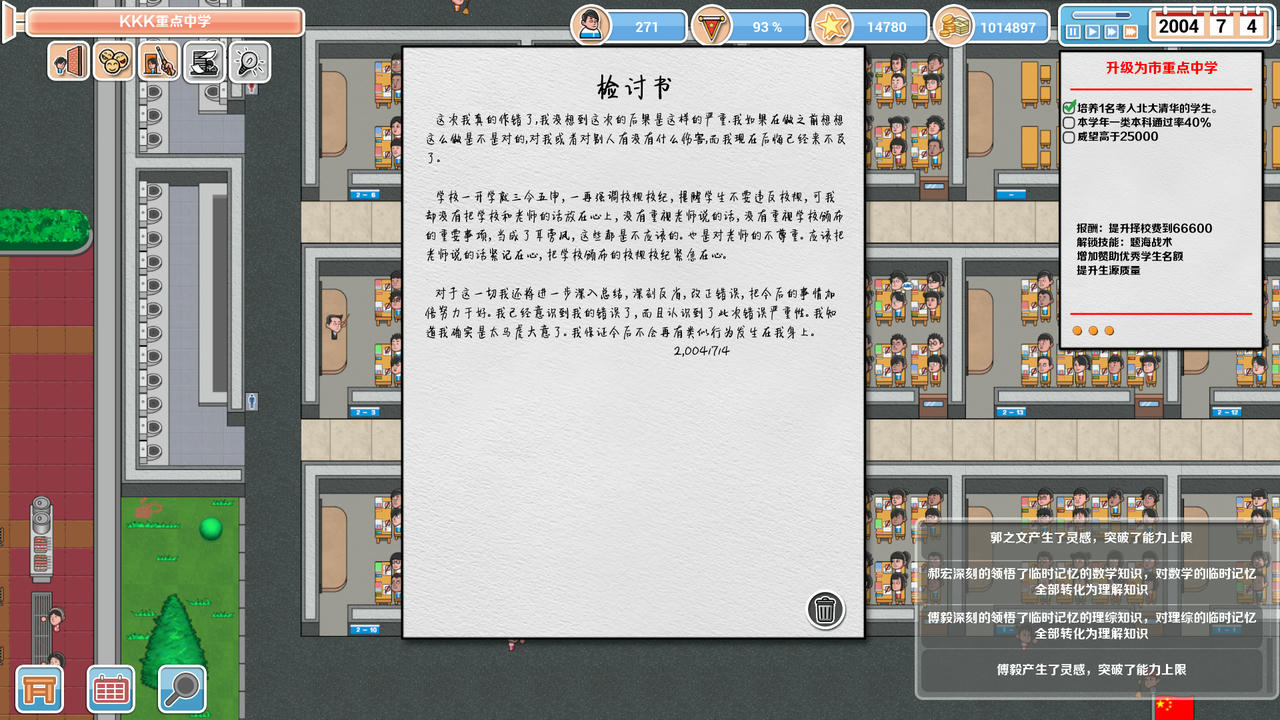The image size is (1280, 720).
Task: Open the calendar schedule panel
Action: tap(110, 689)
